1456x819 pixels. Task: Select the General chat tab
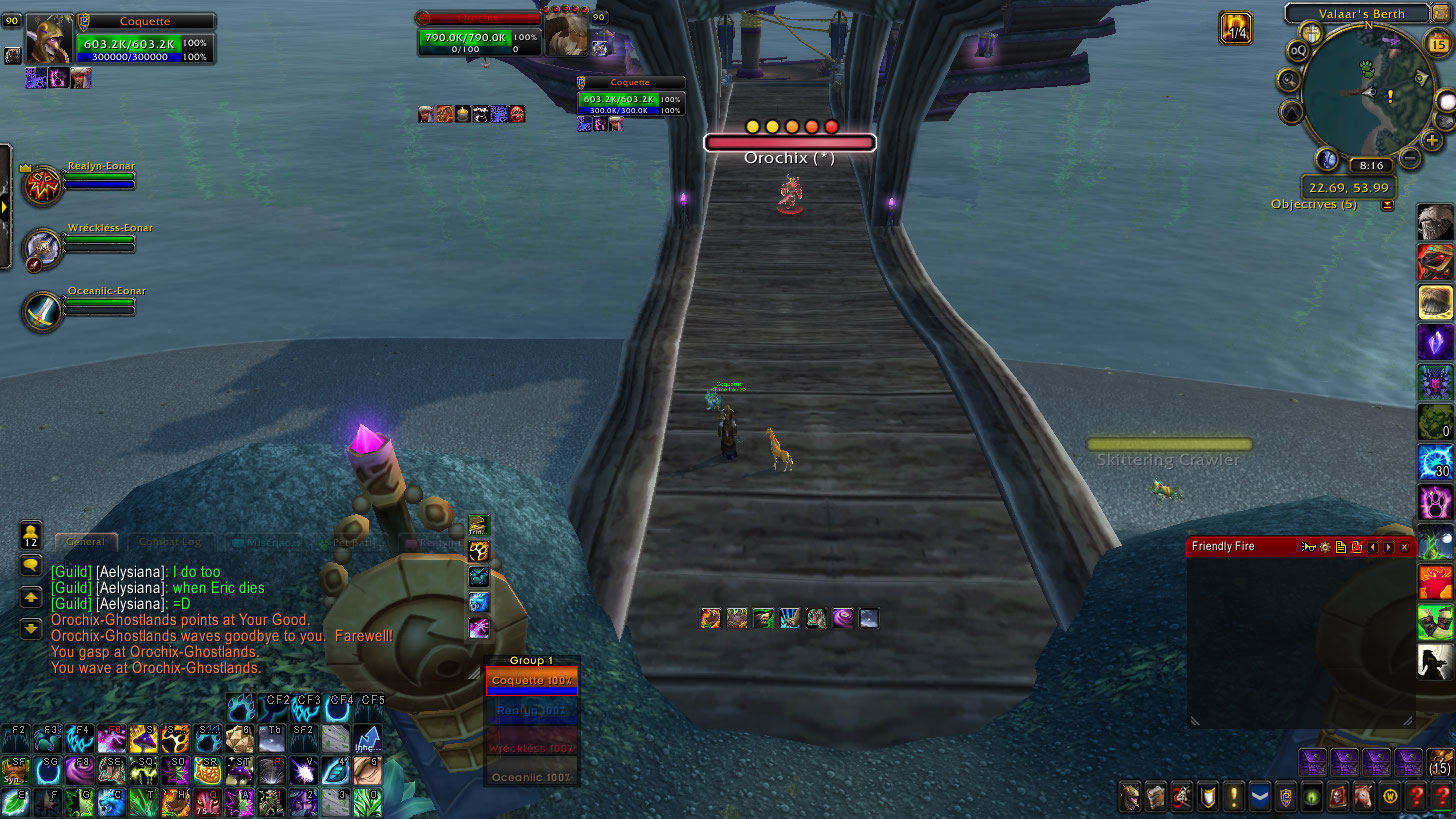click(86, 542)
